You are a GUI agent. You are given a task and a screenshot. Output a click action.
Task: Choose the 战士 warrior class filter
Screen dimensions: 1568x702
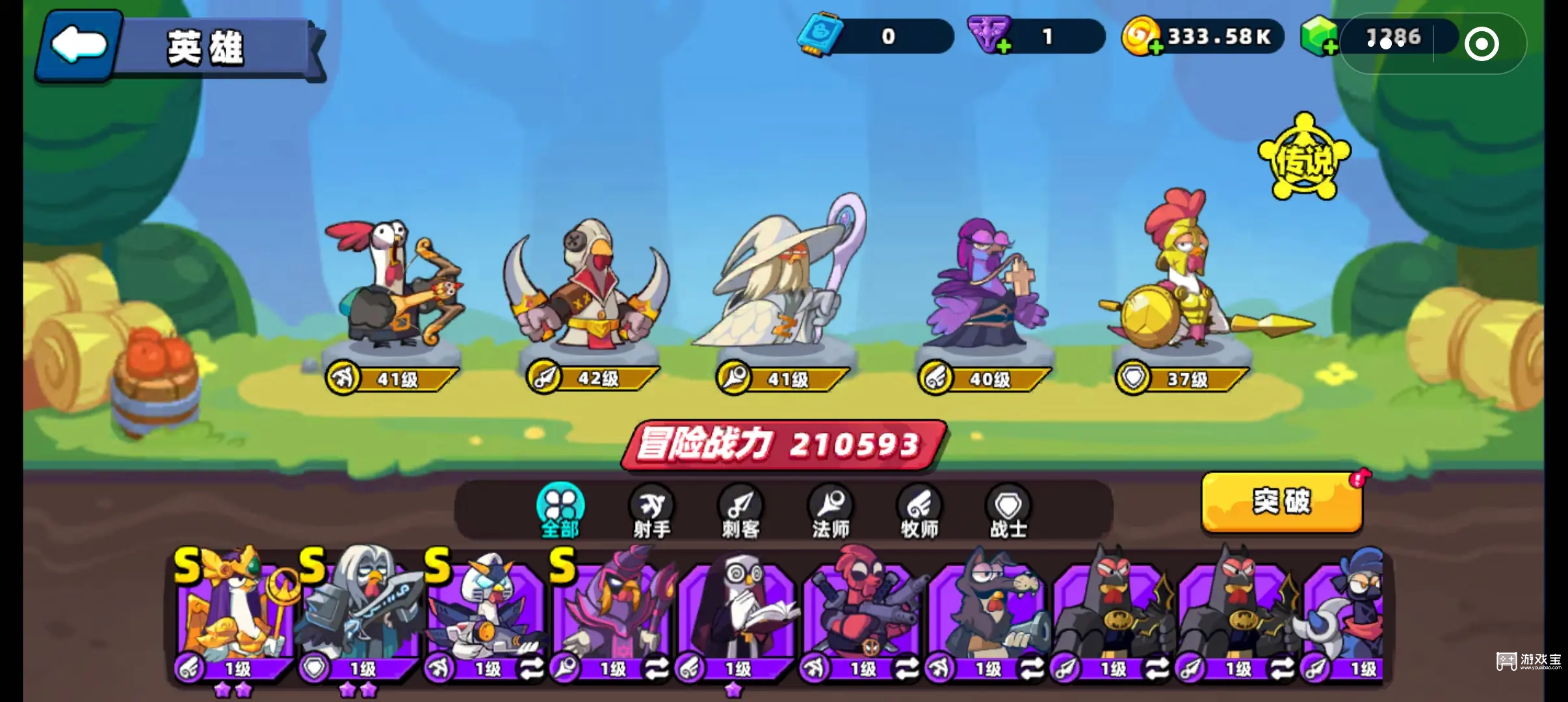coord(1008,512)
